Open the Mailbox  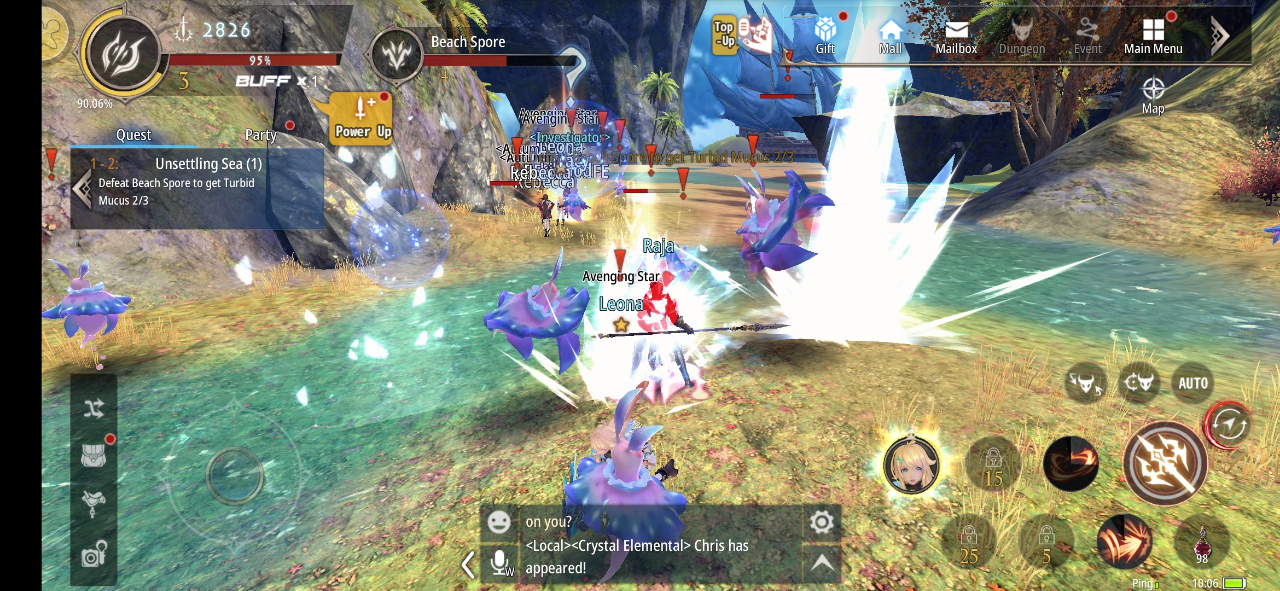[x=956, y=36]
